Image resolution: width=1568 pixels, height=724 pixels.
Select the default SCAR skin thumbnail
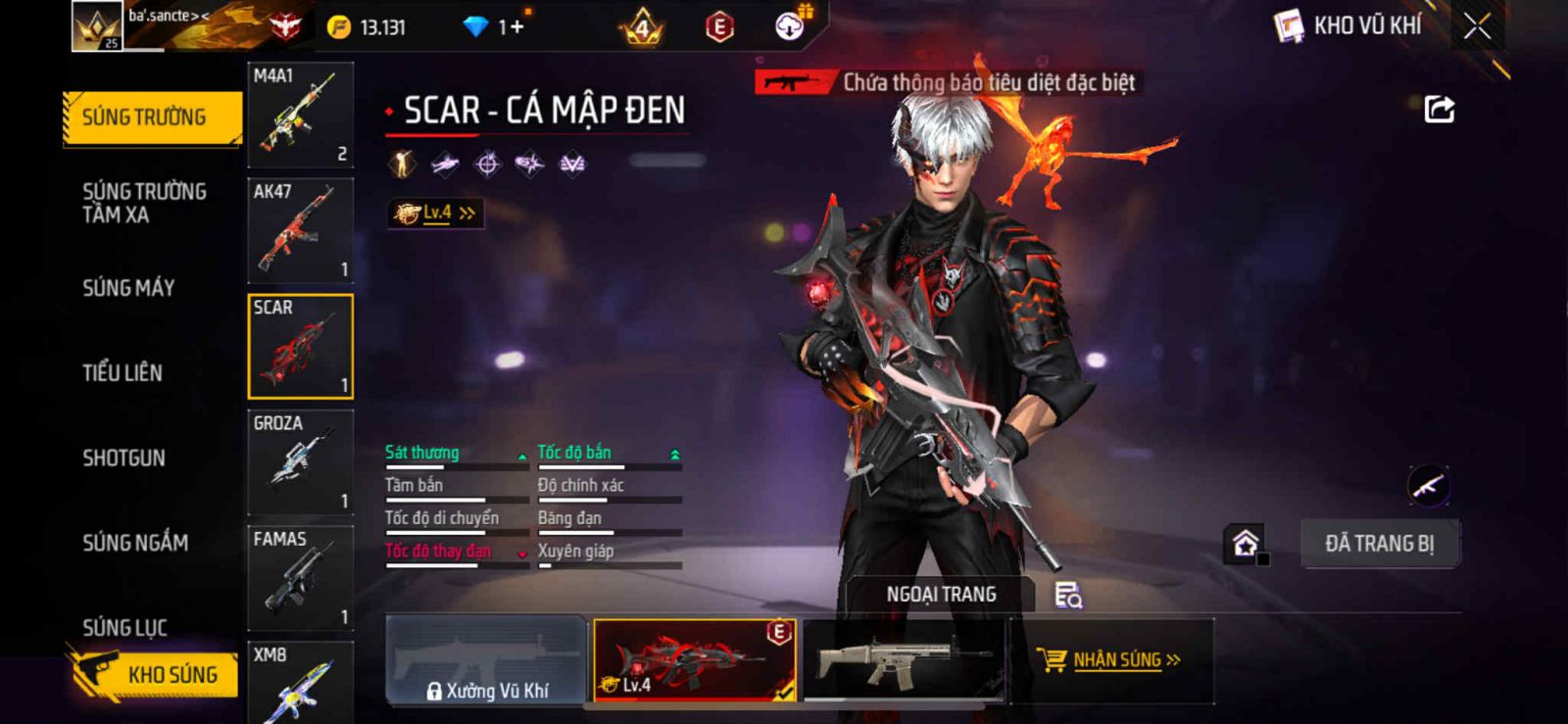click(x=903, y=660)
